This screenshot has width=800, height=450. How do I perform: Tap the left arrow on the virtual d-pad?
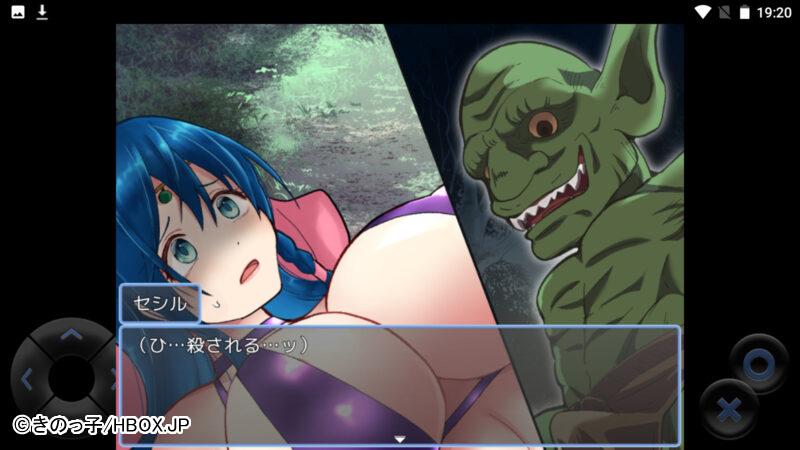point(27,379)
